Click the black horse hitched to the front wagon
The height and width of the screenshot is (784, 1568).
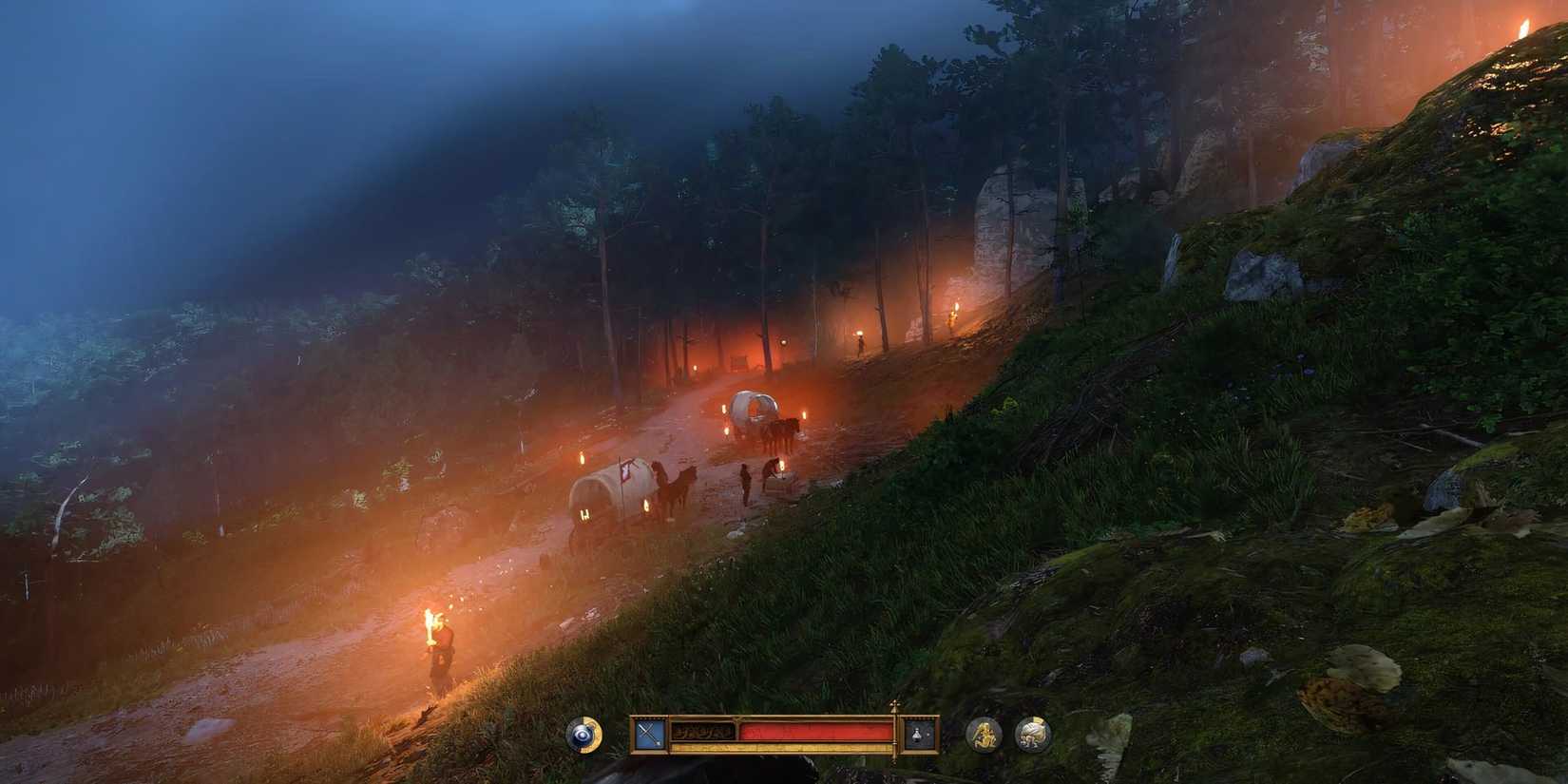coord(677,489)
